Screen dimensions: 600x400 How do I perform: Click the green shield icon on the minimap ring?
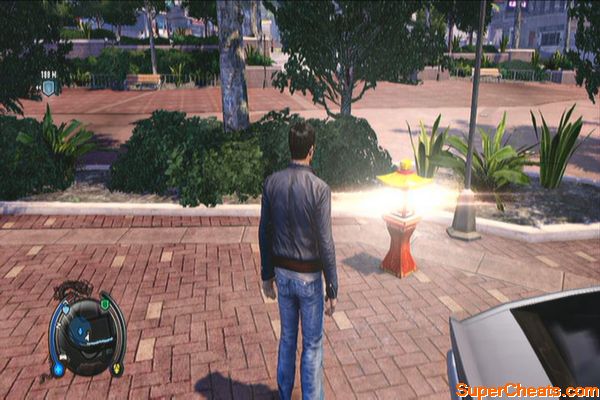tap(105, 304)
